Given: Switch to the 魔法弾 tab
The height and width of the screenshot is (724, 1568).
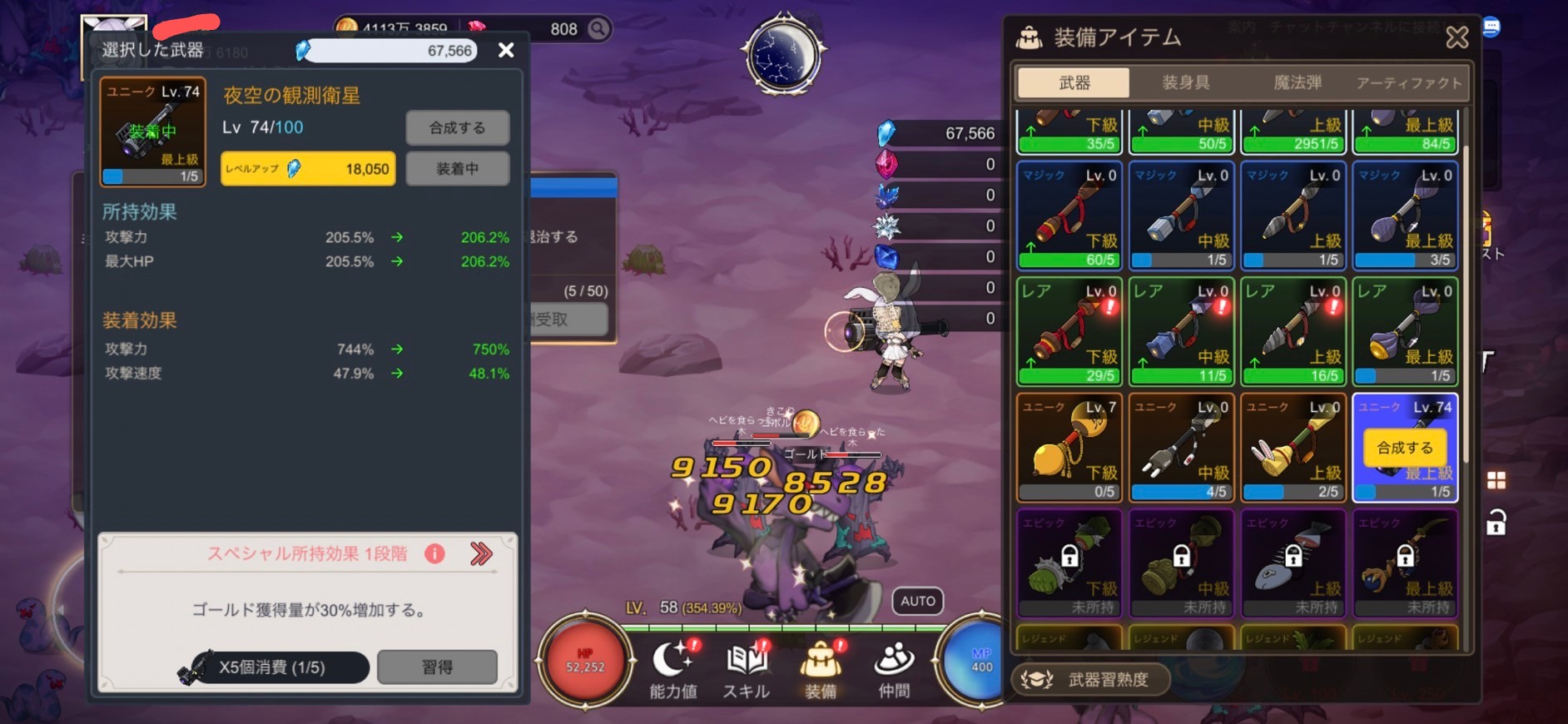Looking at the screenshot, I should pos(1297,82).
